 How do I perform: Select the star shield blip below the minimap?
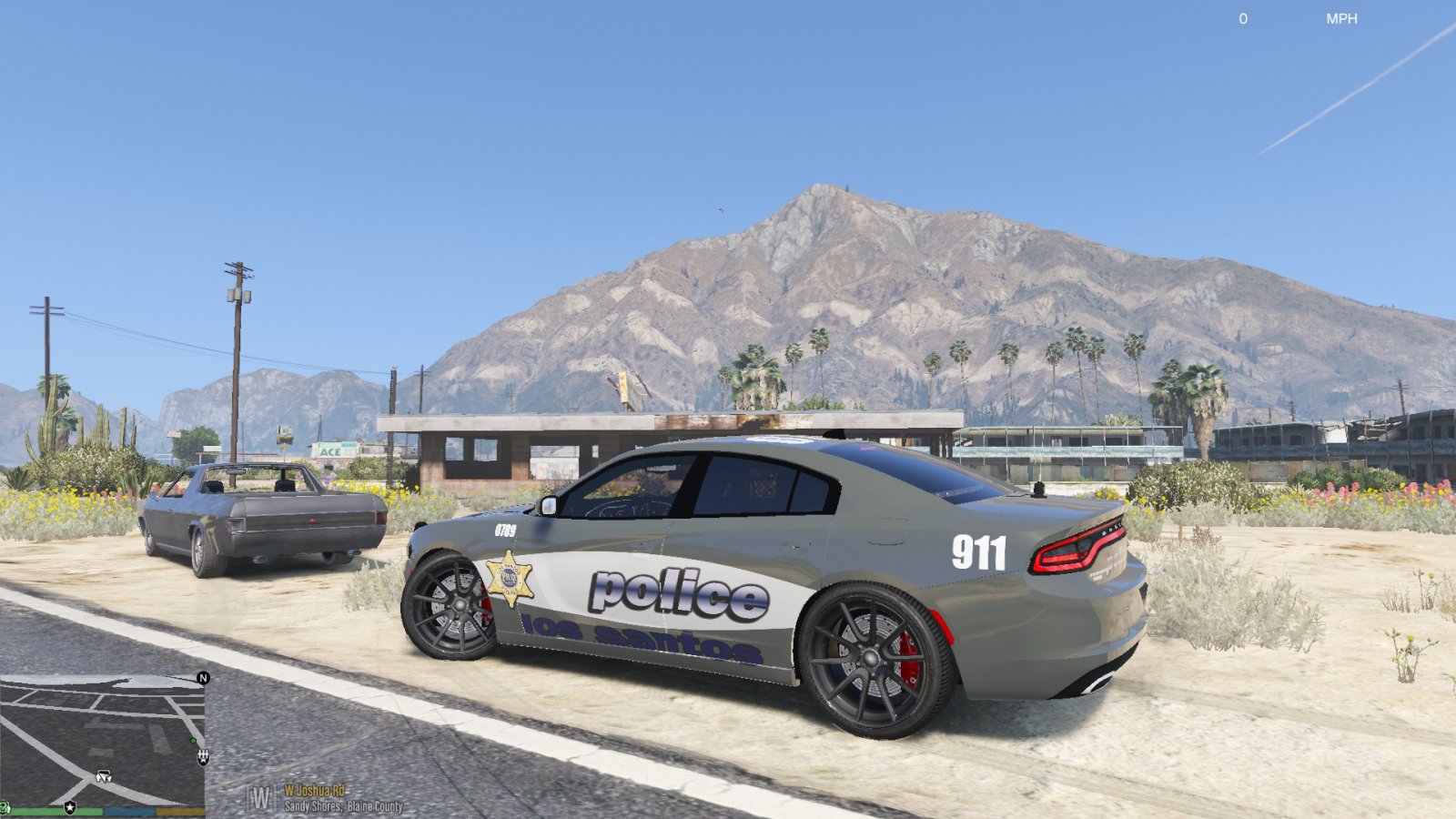[70, 807]
